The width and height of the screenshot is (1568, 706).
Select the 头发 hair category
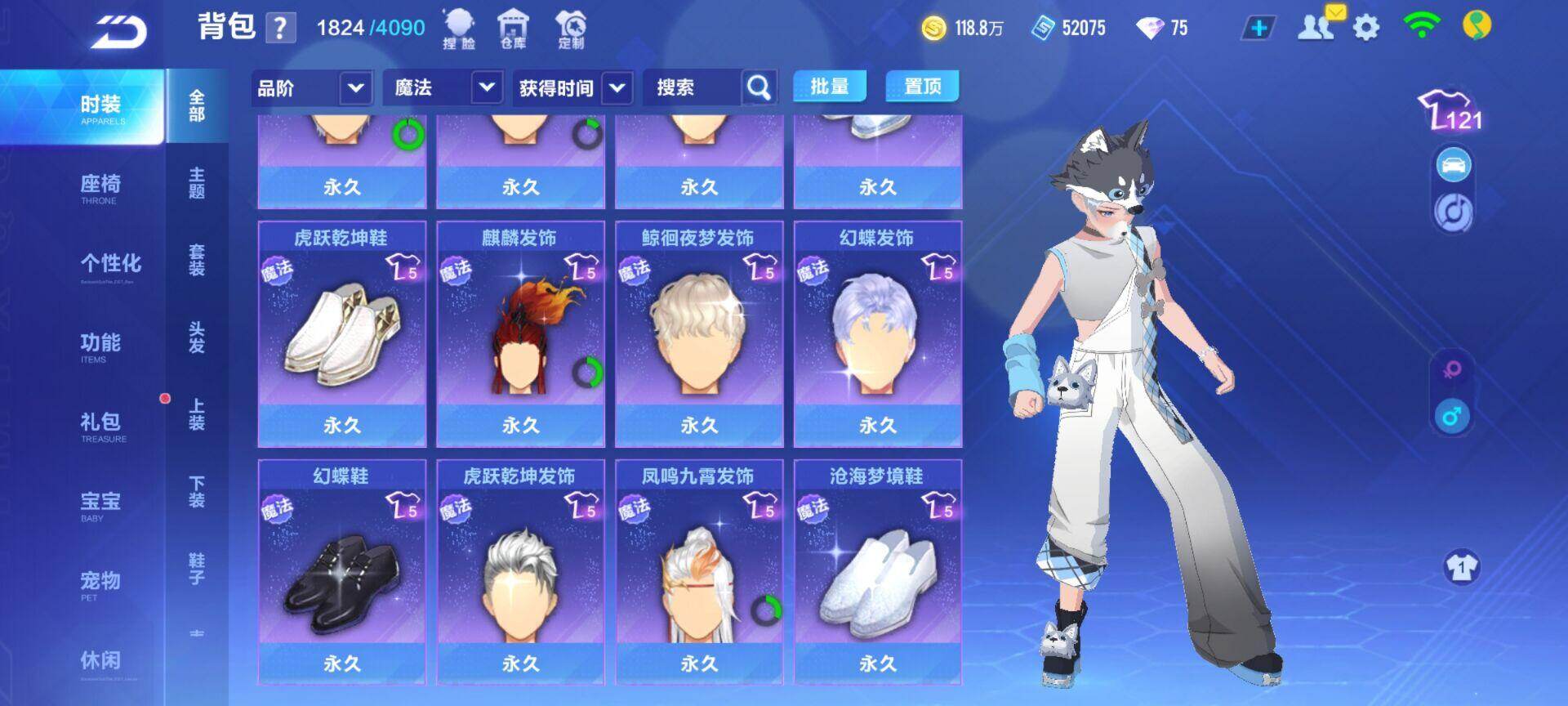point(197,337)
